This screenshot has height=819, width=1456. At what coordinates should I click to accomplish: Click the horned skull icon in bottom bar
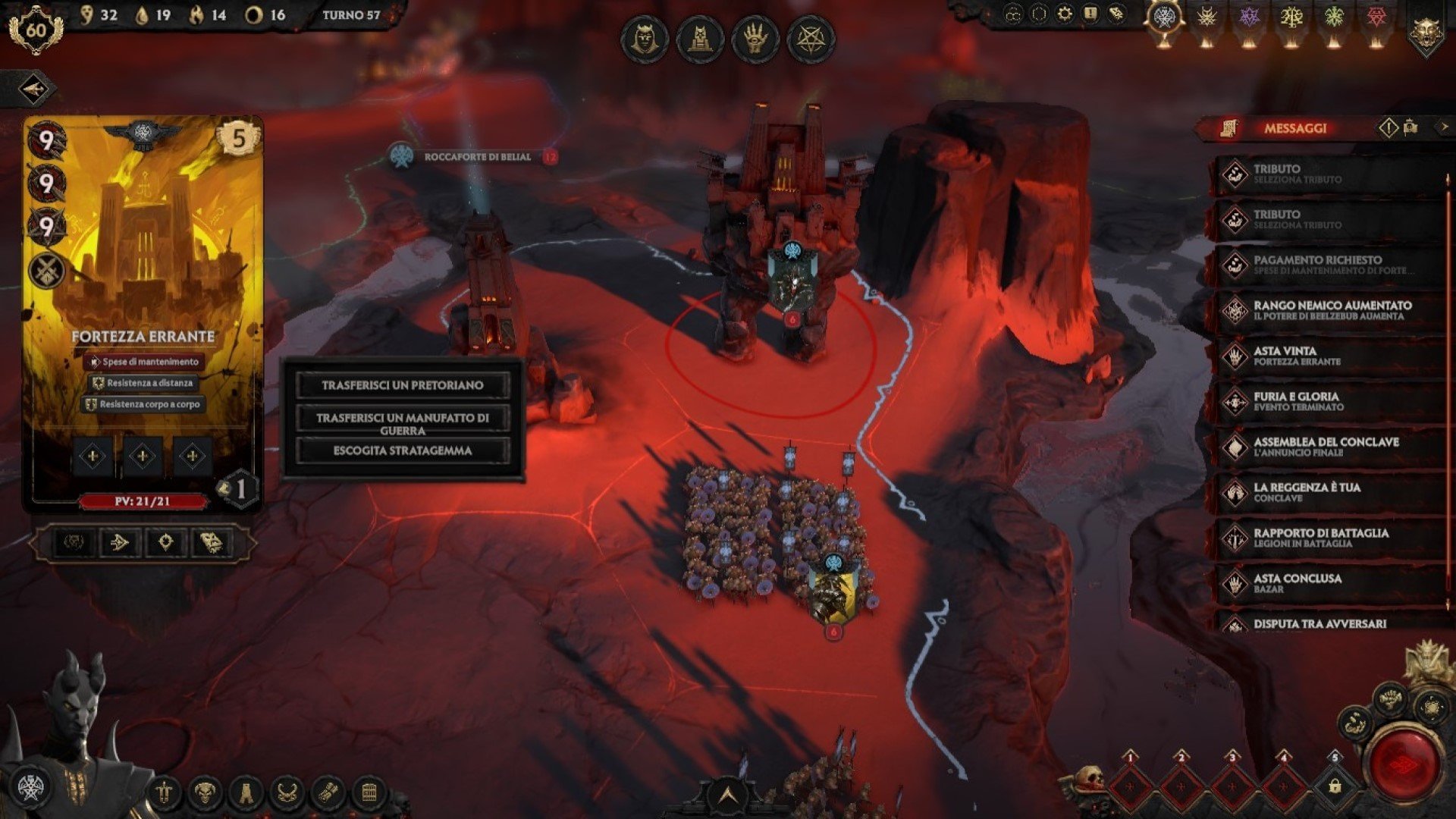pos(204,793)
